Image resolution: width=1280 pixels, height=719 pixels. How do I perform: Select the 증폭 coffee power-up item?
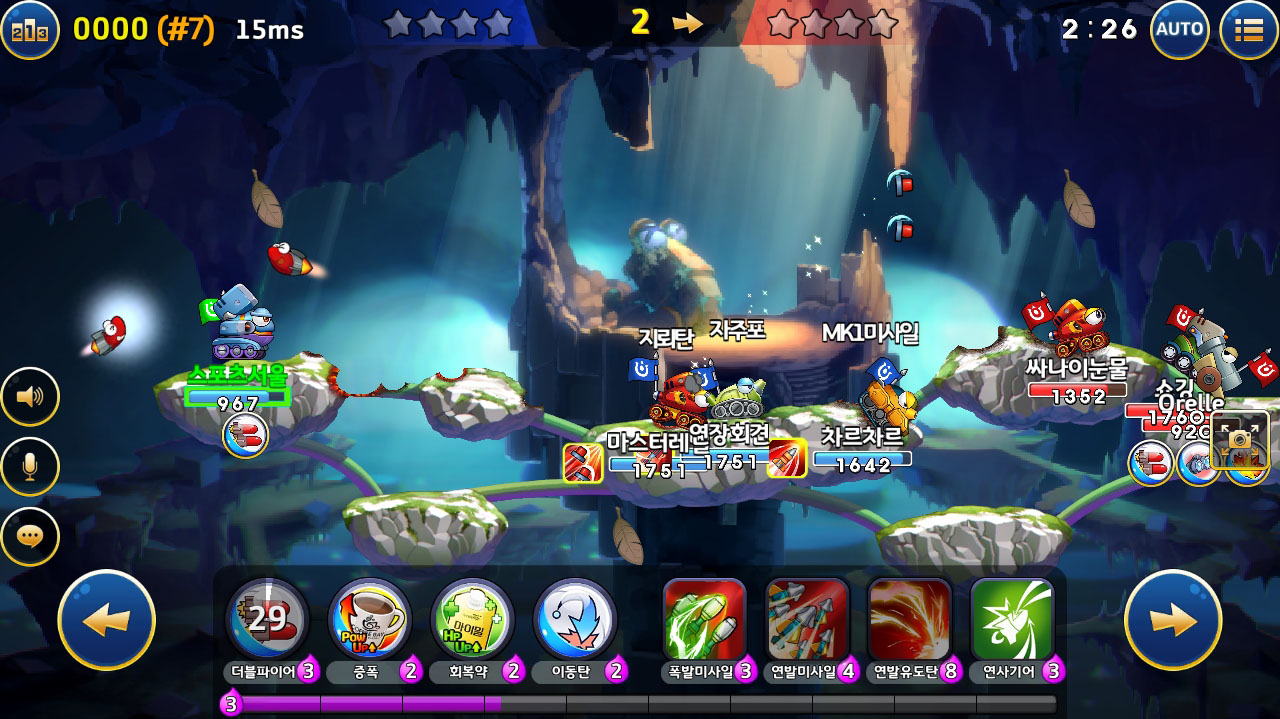pyautogui.click(x=369, y=619)
